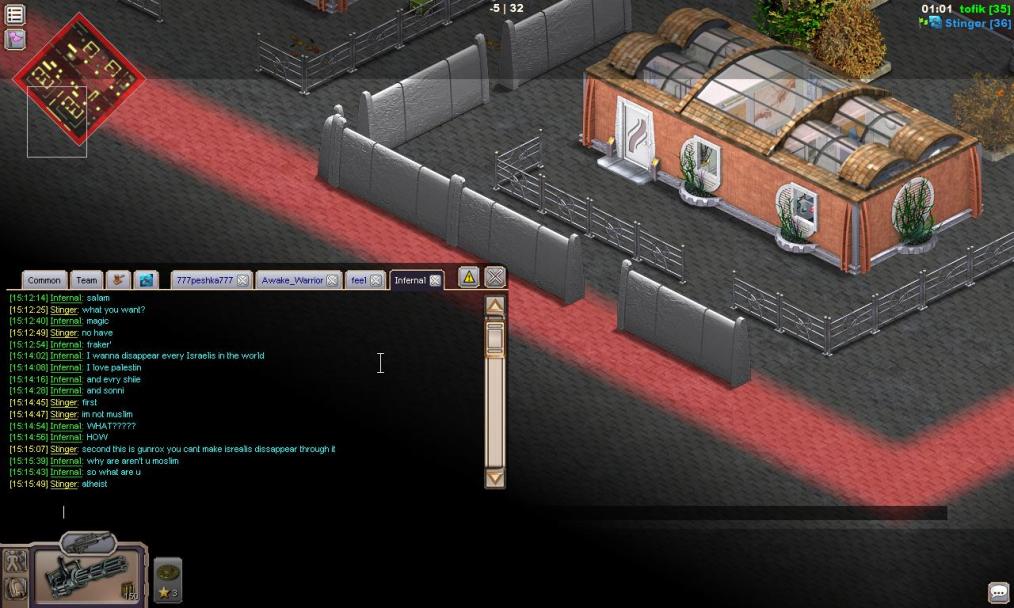
Task: Close the Awake_Warrior chat tab
Action: (x=332, y=281)
